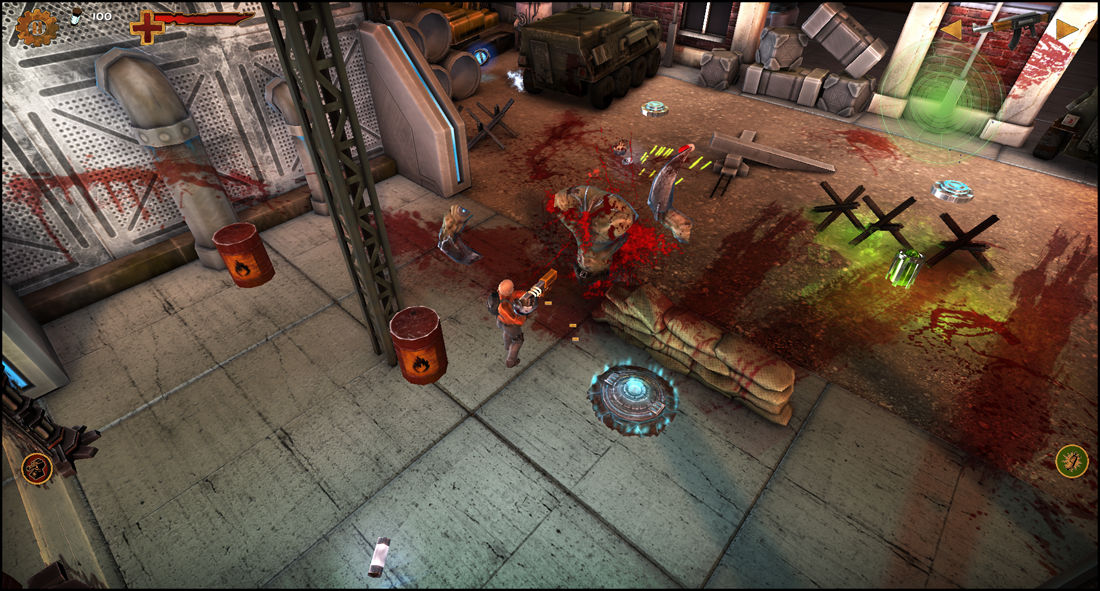Pause the game with the gear button
The width and height of the screenshot is (1100, 591).
click(35, 28)
